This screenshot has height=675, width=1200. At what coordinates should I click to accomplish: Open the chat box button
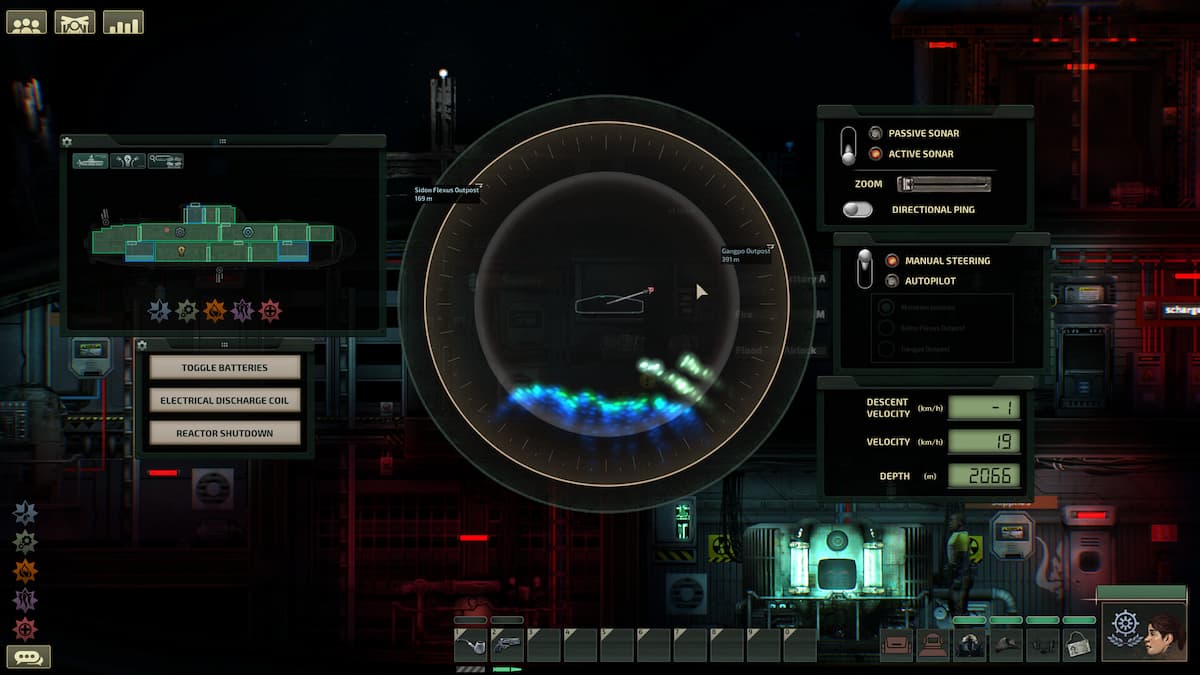28,657
